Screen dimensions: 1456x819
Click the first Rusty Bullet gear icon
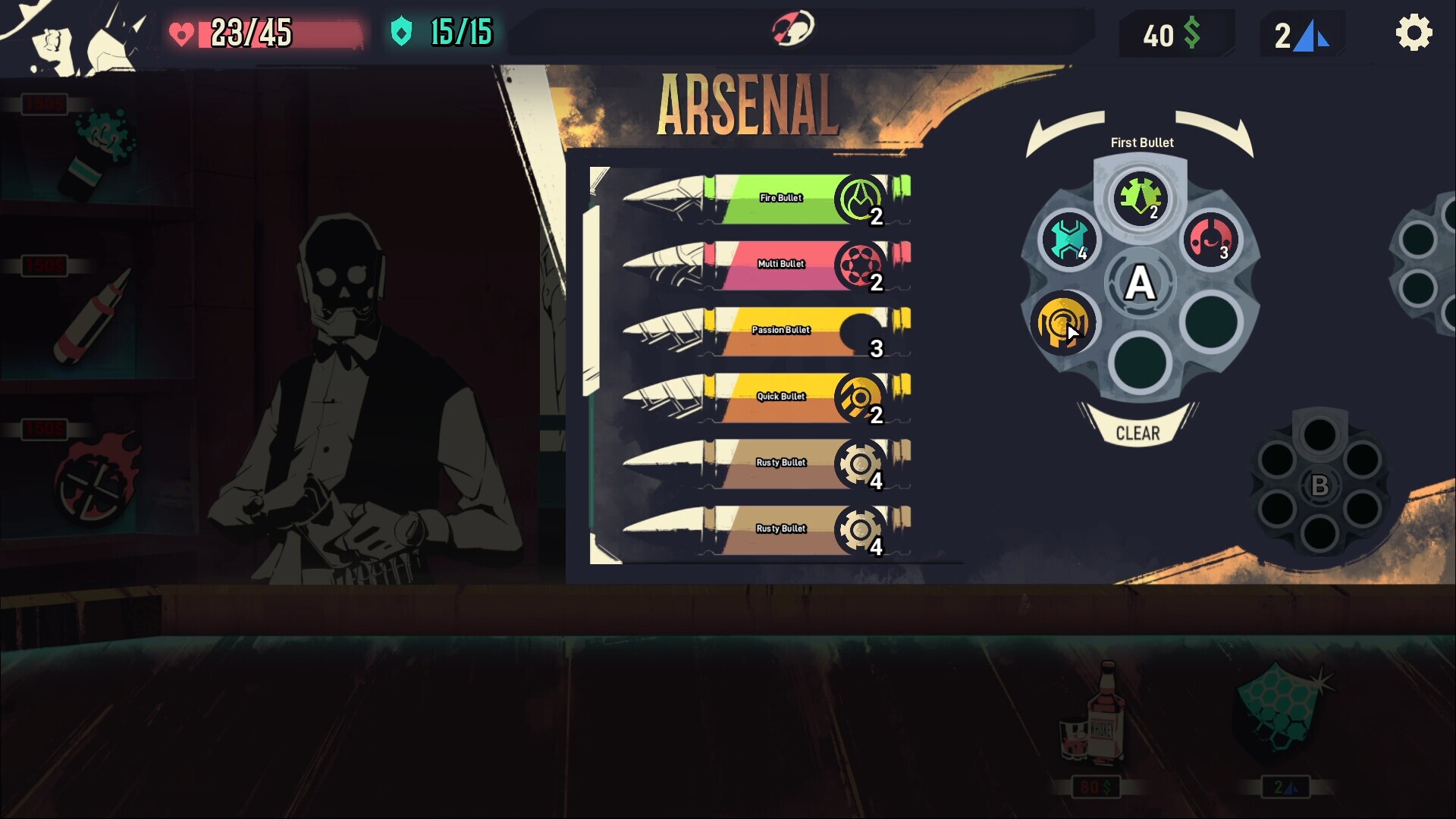861,464
